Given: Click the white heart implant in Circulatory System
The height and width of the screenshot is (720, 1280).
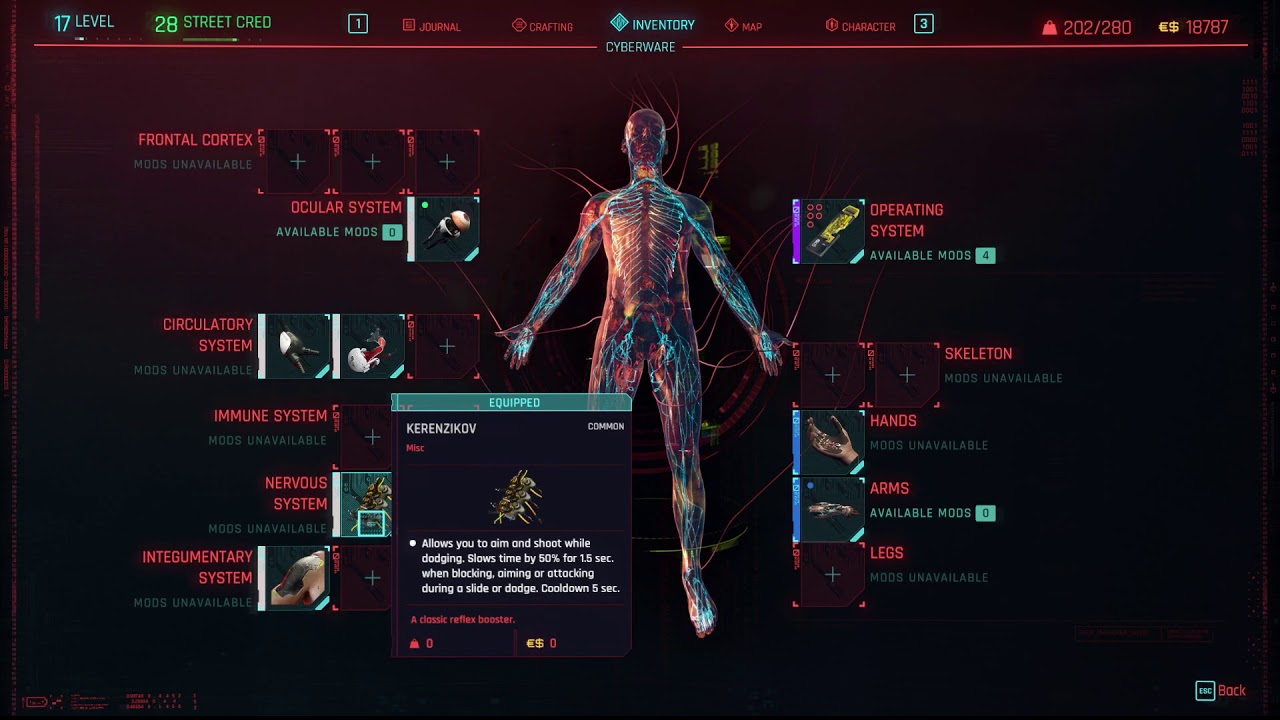Looking at the screenshot, I should (x=371, y=345).
